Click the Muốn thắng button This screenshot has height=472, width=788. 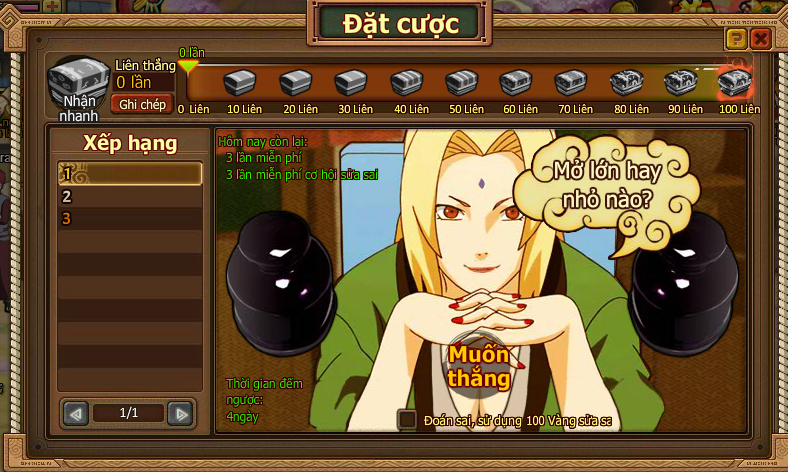coord(479,366)
